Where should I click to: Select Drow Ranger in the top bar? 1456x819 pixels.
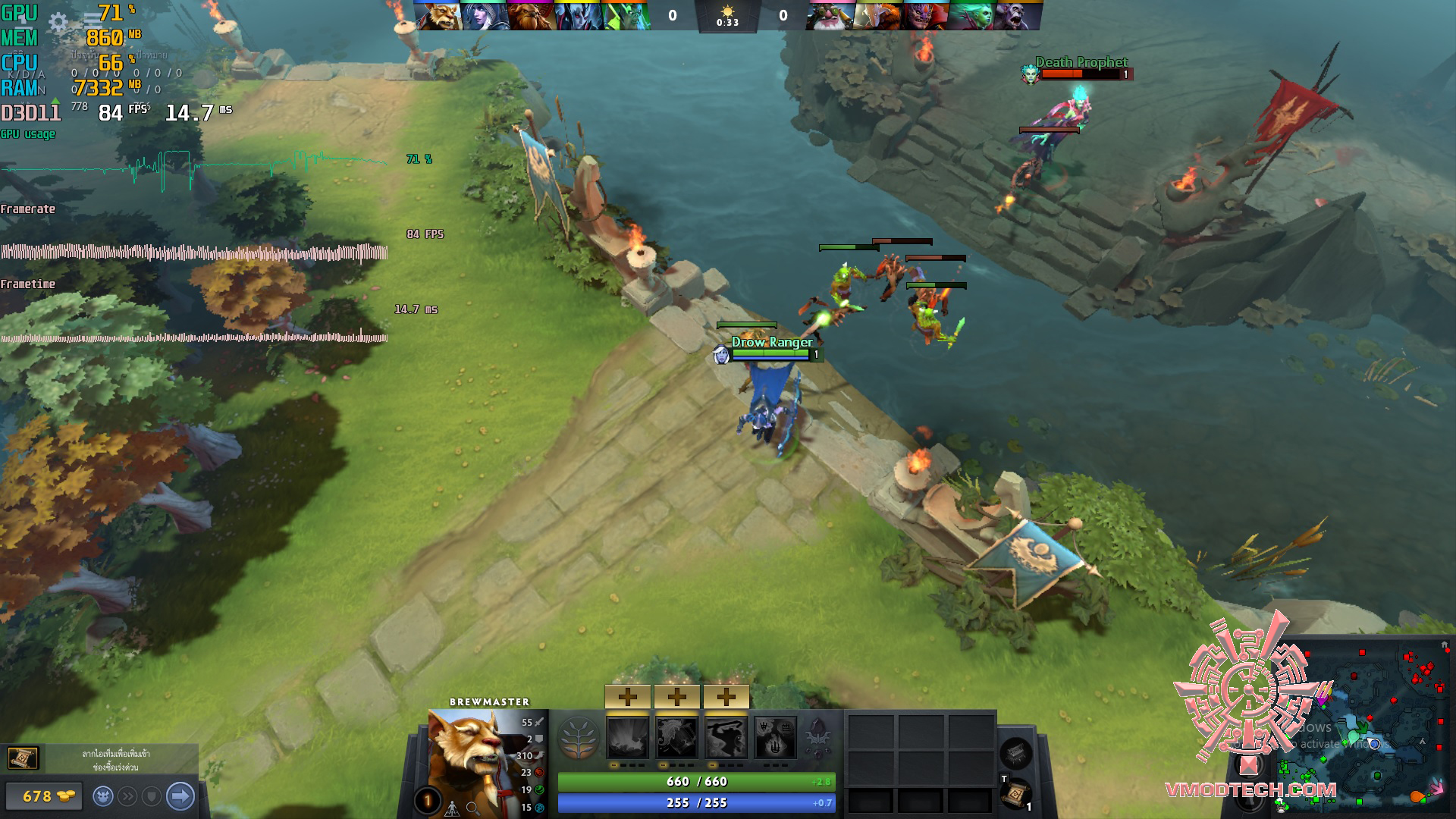tap(484, 15)
